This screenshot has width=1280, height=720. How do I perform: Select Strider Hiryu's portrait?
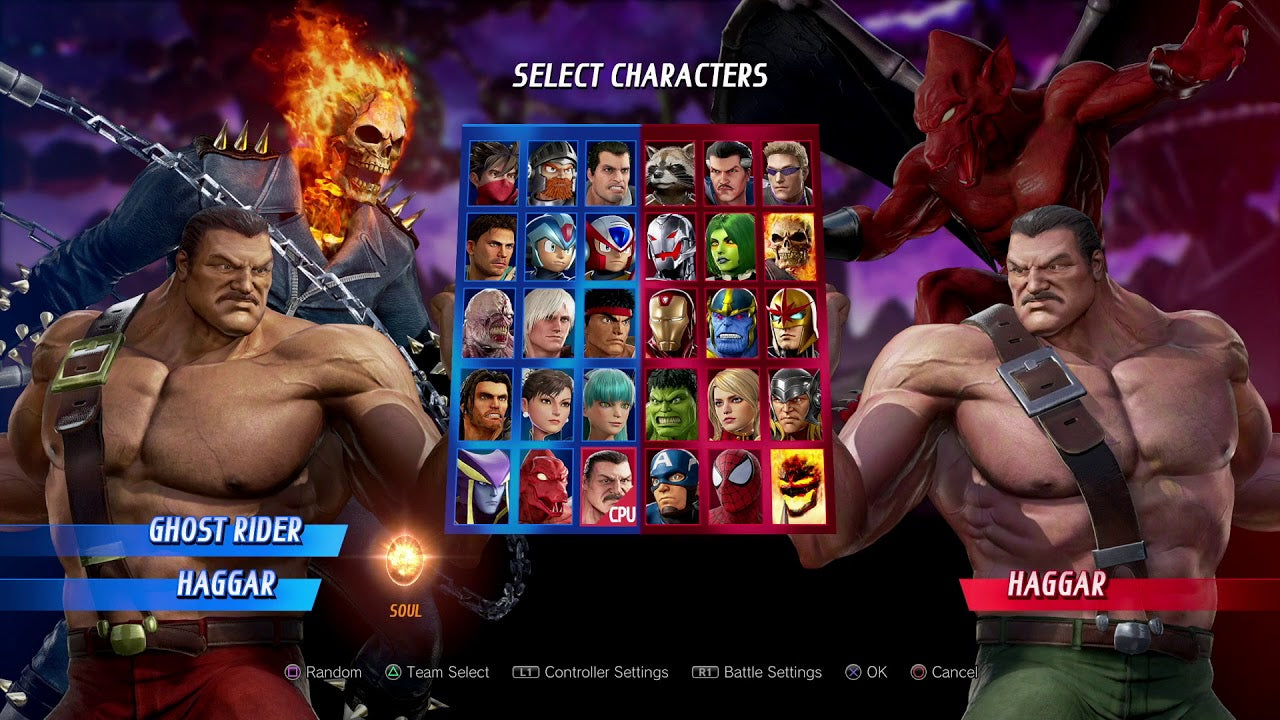click(x=494, y=171)
